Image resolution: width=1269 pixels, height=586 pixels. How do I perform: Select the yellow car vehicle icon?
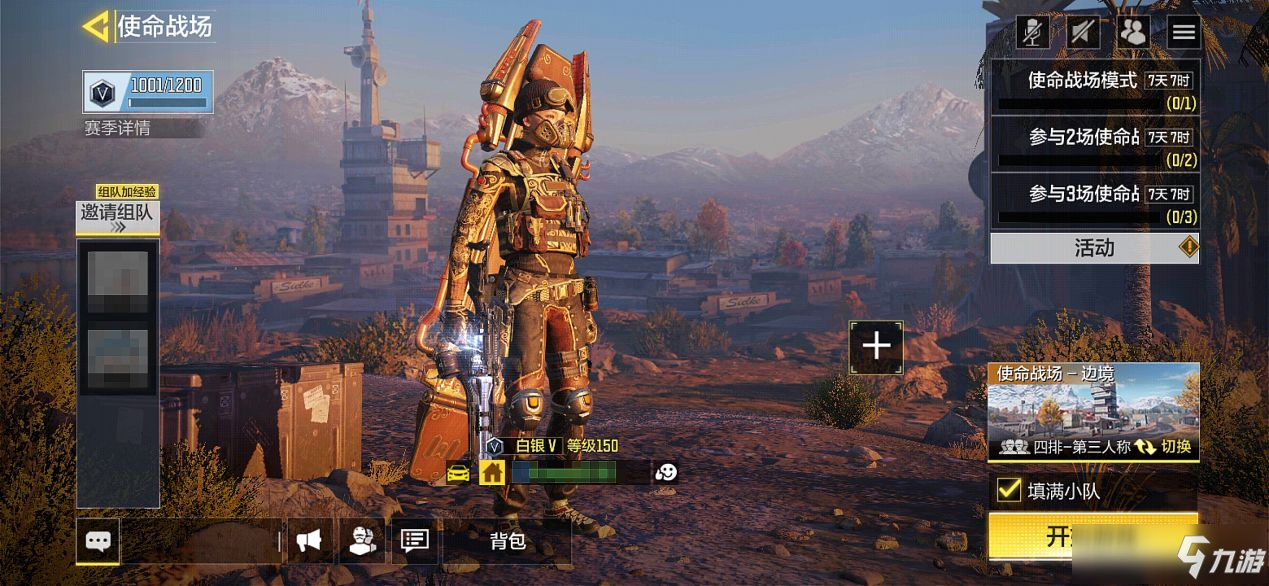459,473
